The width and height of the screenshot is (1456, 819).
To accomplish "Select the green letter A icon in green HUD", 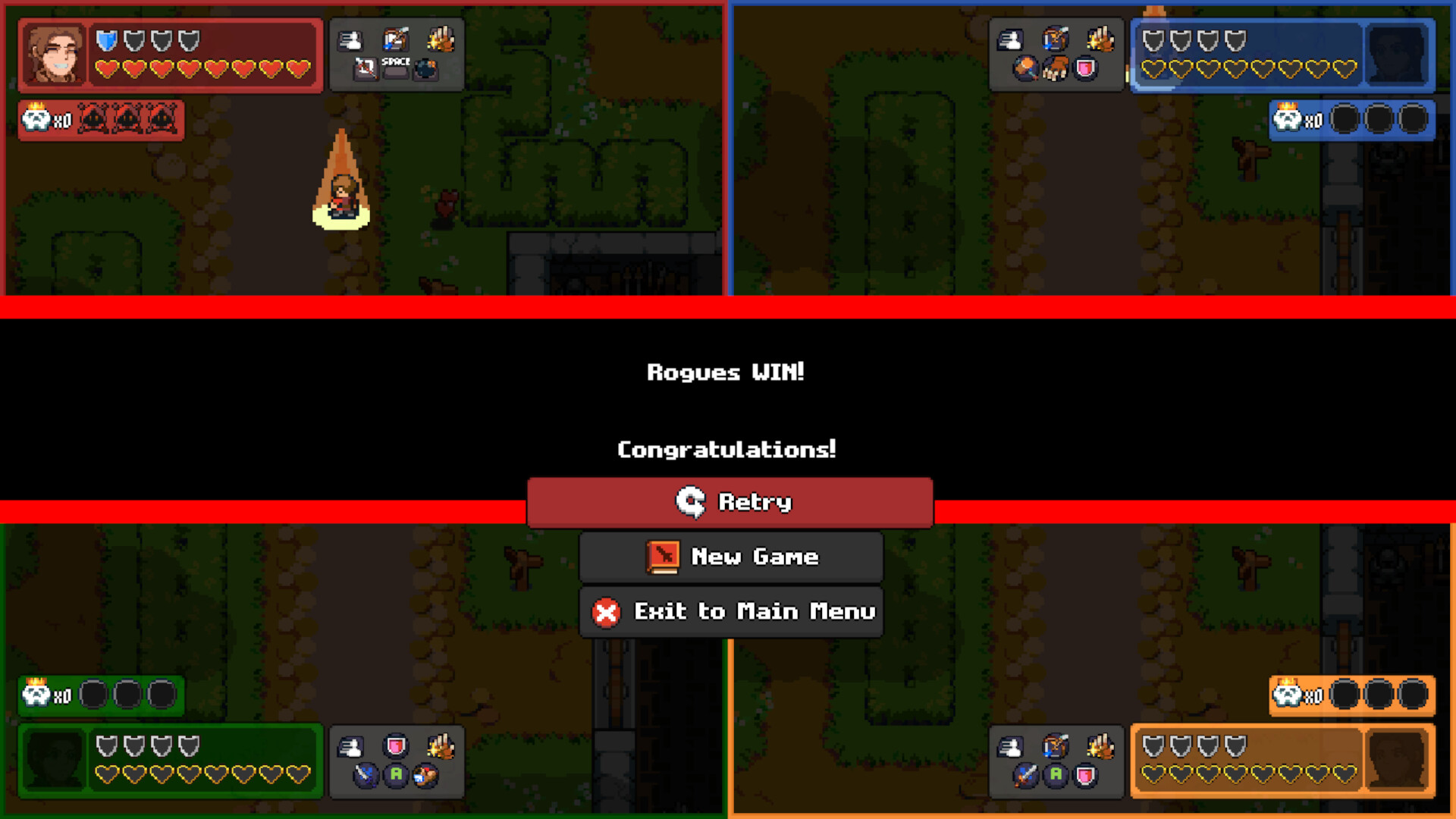I will point(396,774).
